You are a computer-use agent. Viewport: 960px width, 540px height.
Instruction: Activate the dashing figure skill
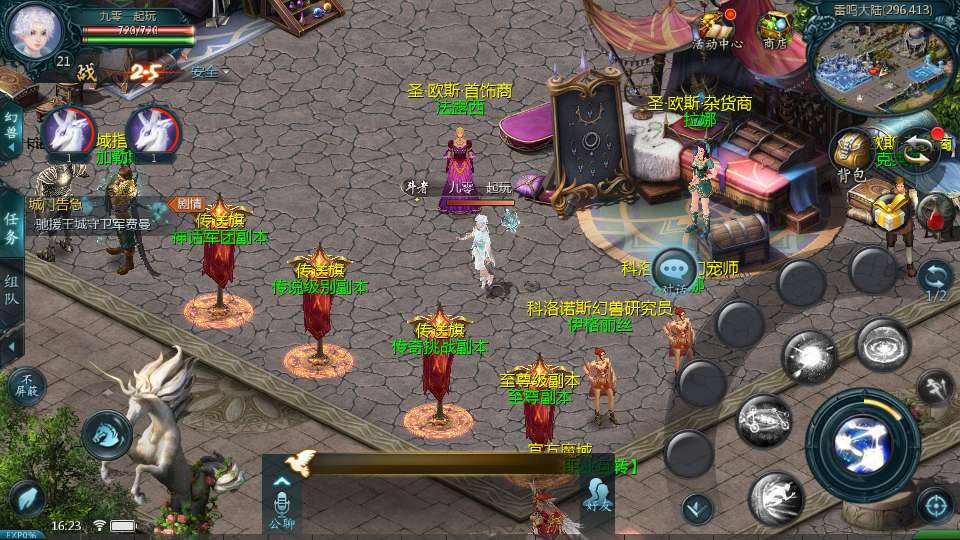pyautogui.click(x=776, y=498)
